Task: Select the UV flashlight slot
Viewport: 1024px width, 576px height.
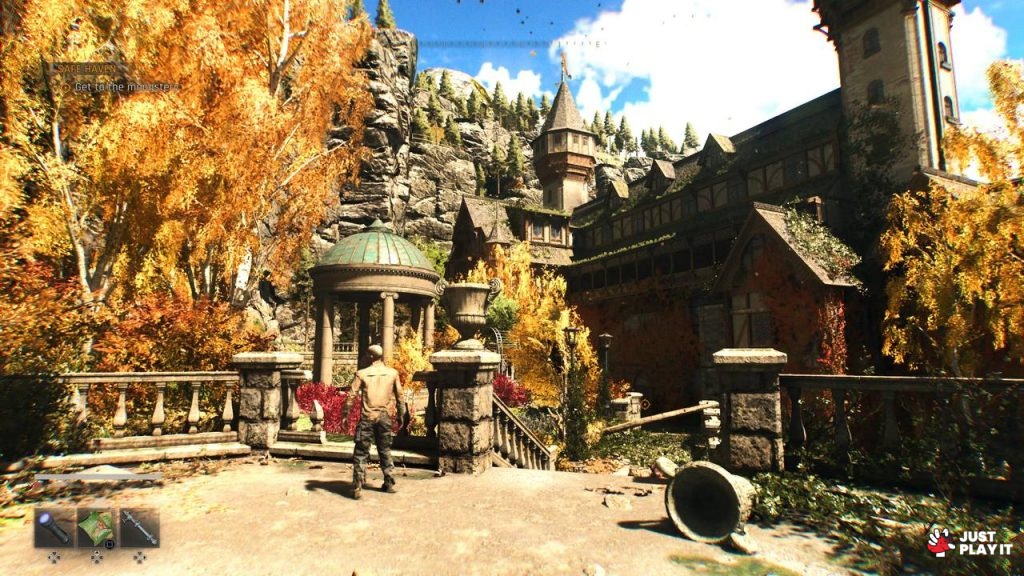Action: [x=53, y=527]
